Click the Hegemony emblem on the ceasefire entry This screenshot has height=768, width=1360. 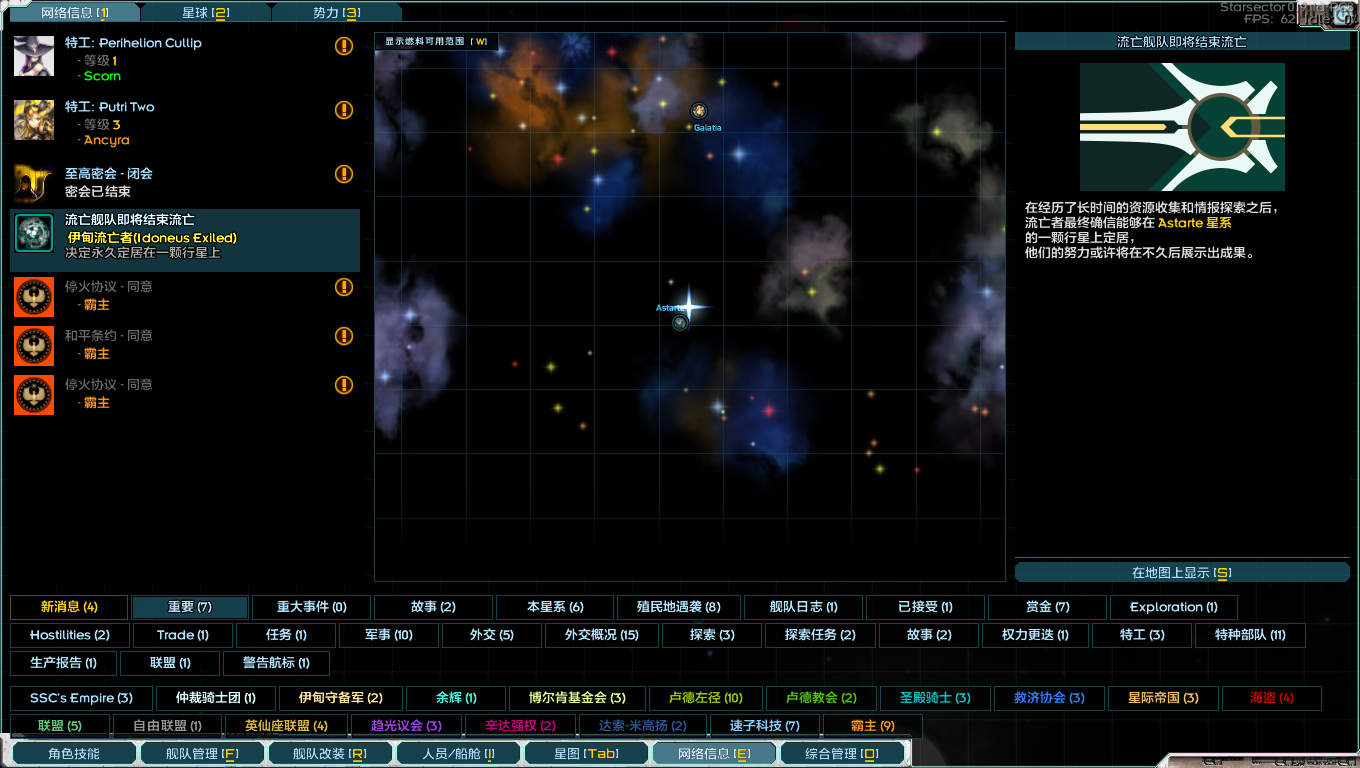[x=33, y=296]
